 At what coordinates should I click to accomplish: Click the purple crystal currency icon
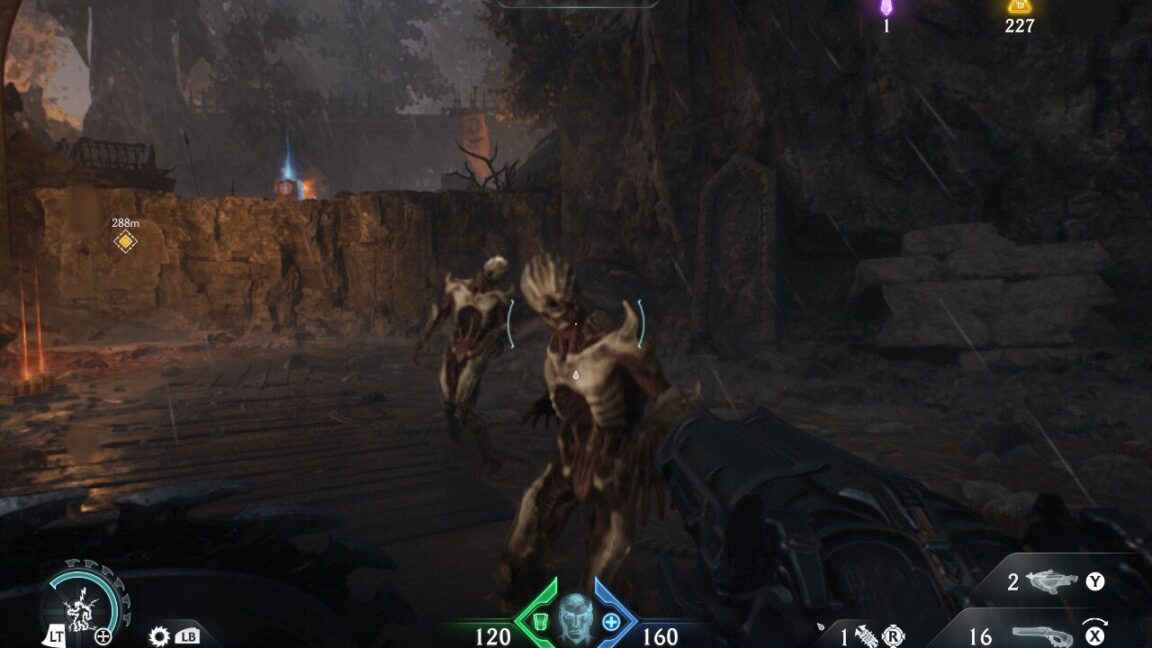pos(886,8)
